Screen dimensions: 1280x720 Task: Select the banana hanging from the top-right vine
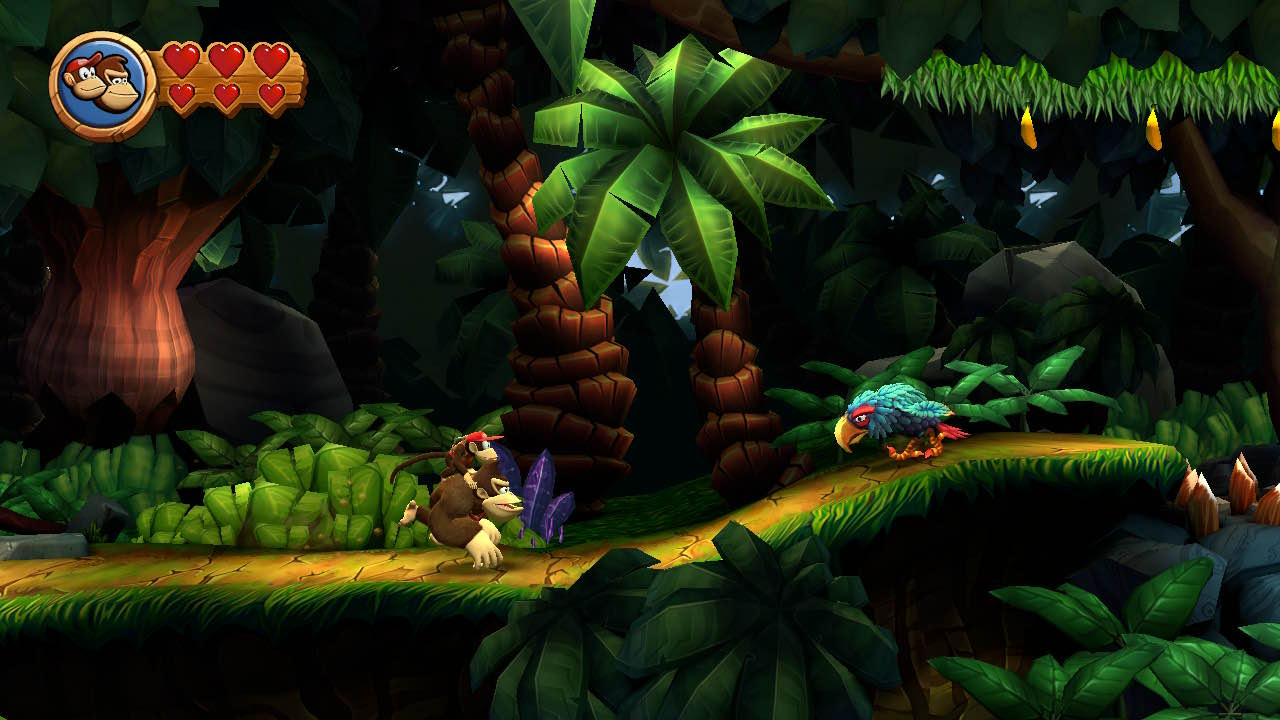(x=1030, y=127)
